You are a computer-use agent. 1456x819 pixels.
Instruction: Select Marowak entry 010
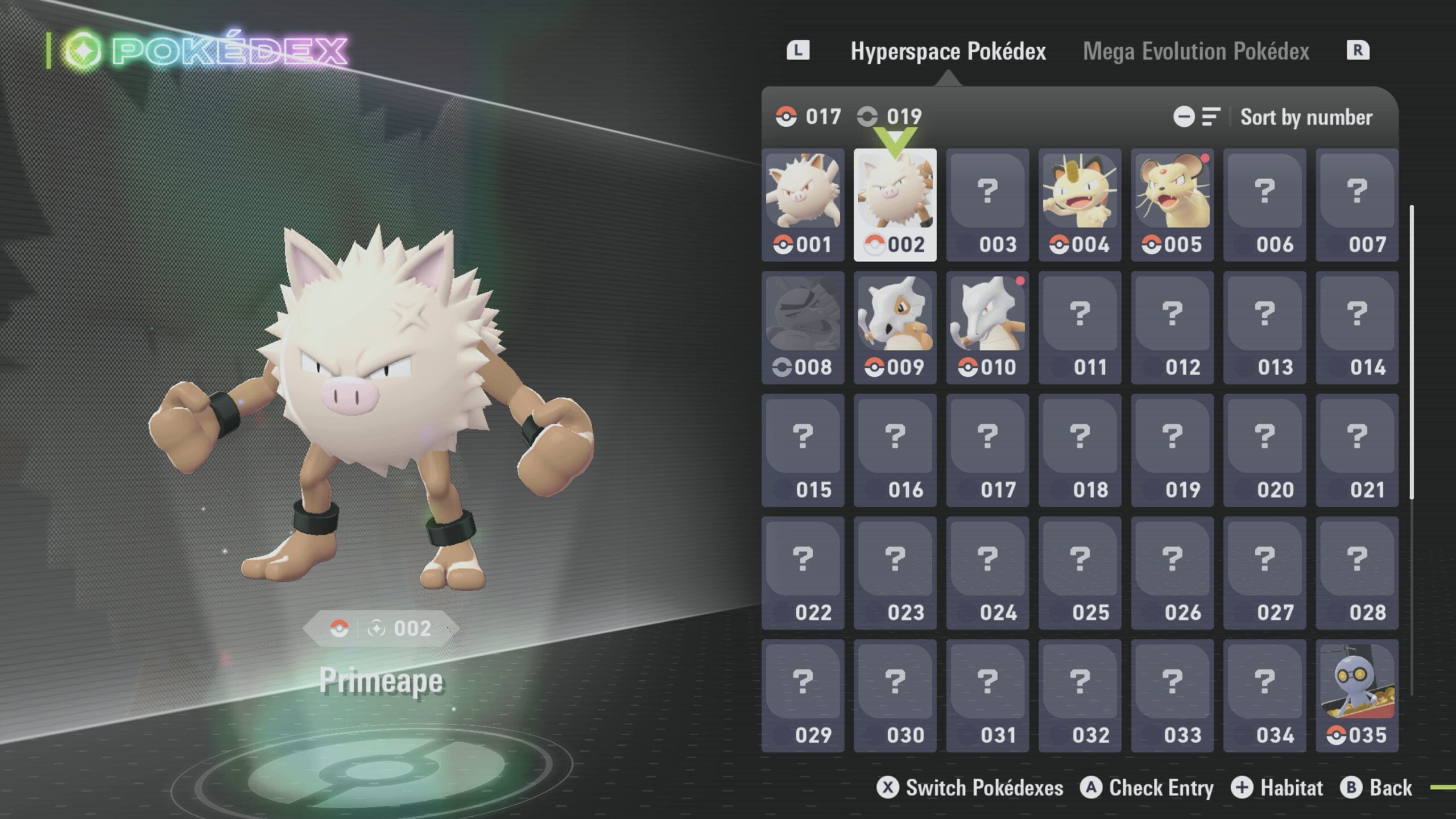[x=987, y=328]
